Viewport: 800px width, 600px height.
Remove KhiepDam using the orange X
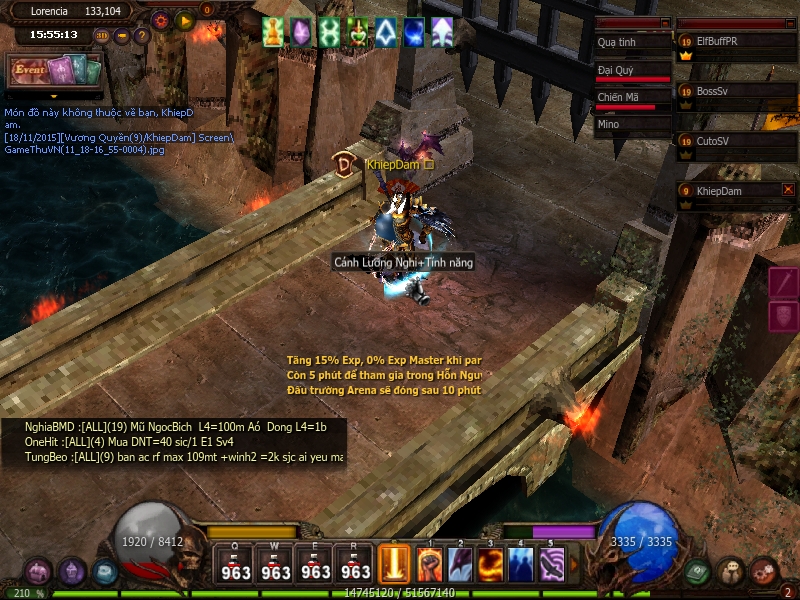coord(788,190)
